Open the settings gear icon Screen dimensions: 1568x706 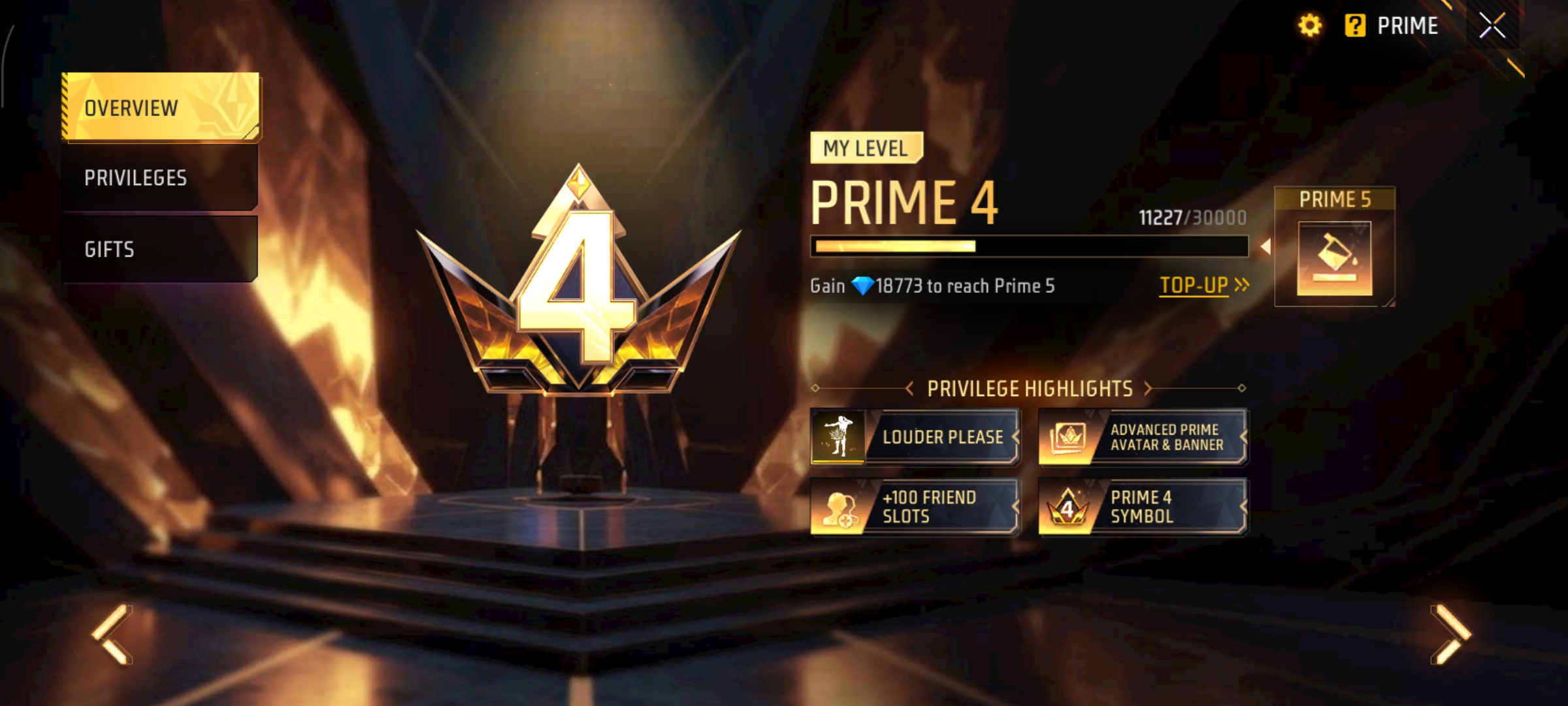click(x=1311, y=26)
